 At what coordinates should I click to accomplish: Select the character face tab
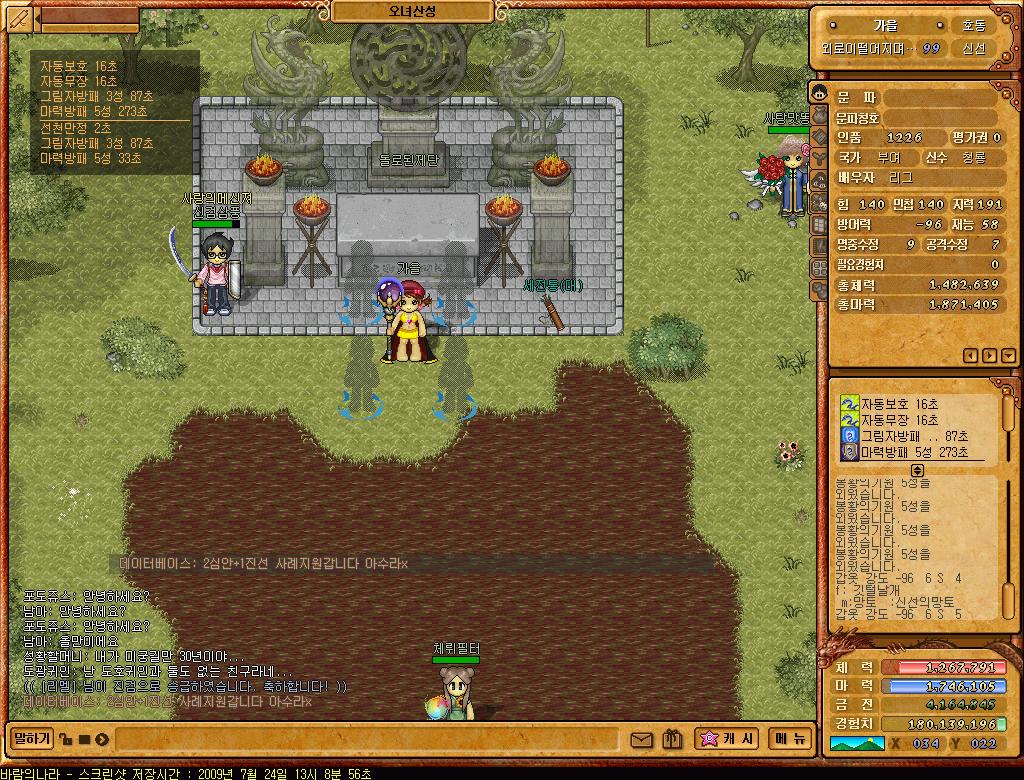pyautogui.click(x=819, y=92)
